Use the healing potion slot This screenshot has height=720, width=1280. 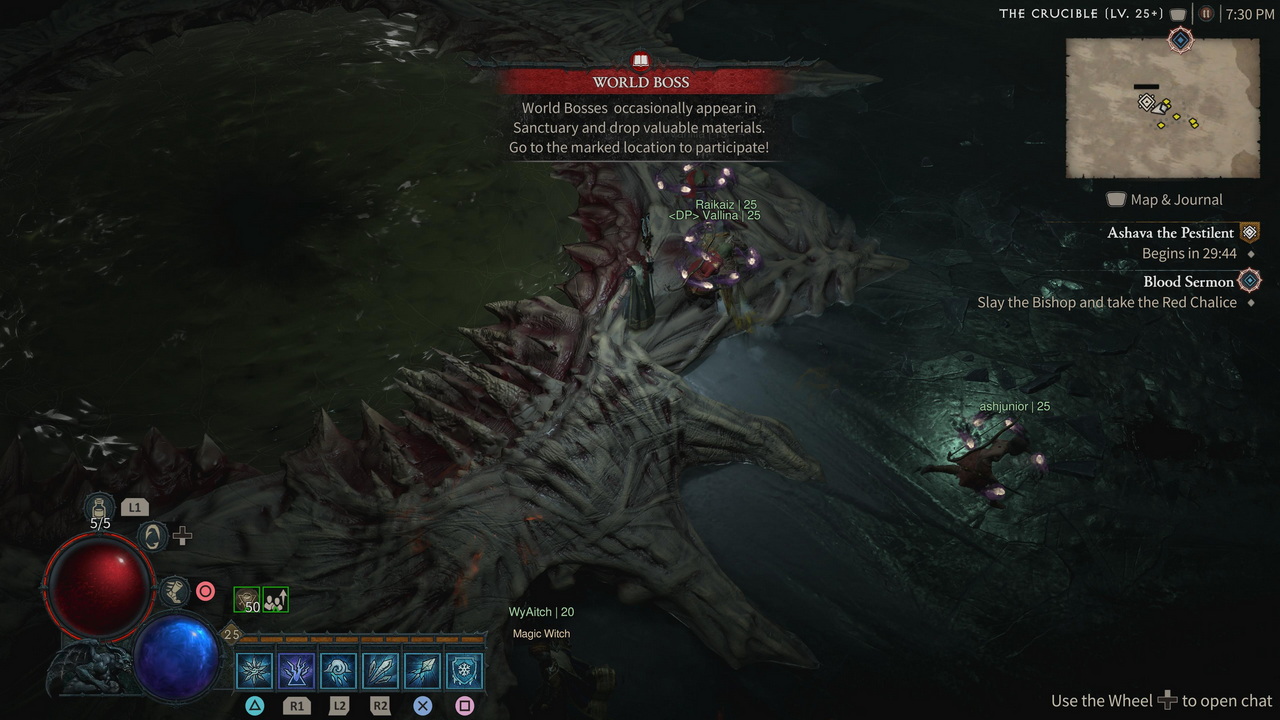(100, 506)
